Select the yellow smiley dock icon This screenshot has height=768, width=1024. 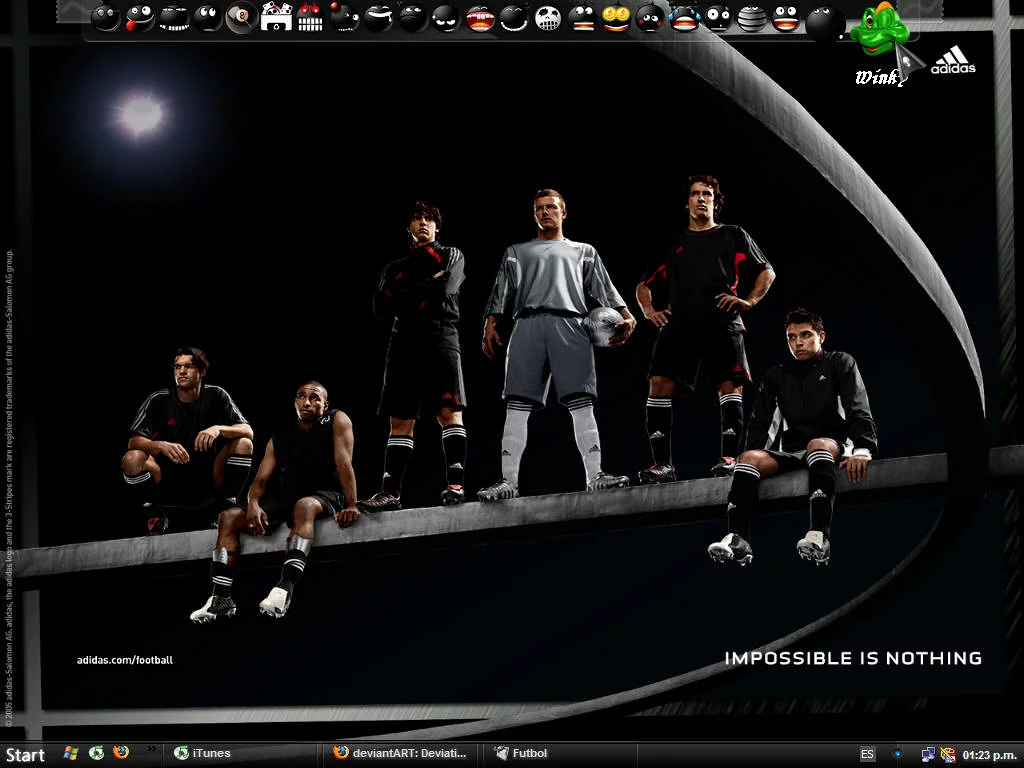616,18
